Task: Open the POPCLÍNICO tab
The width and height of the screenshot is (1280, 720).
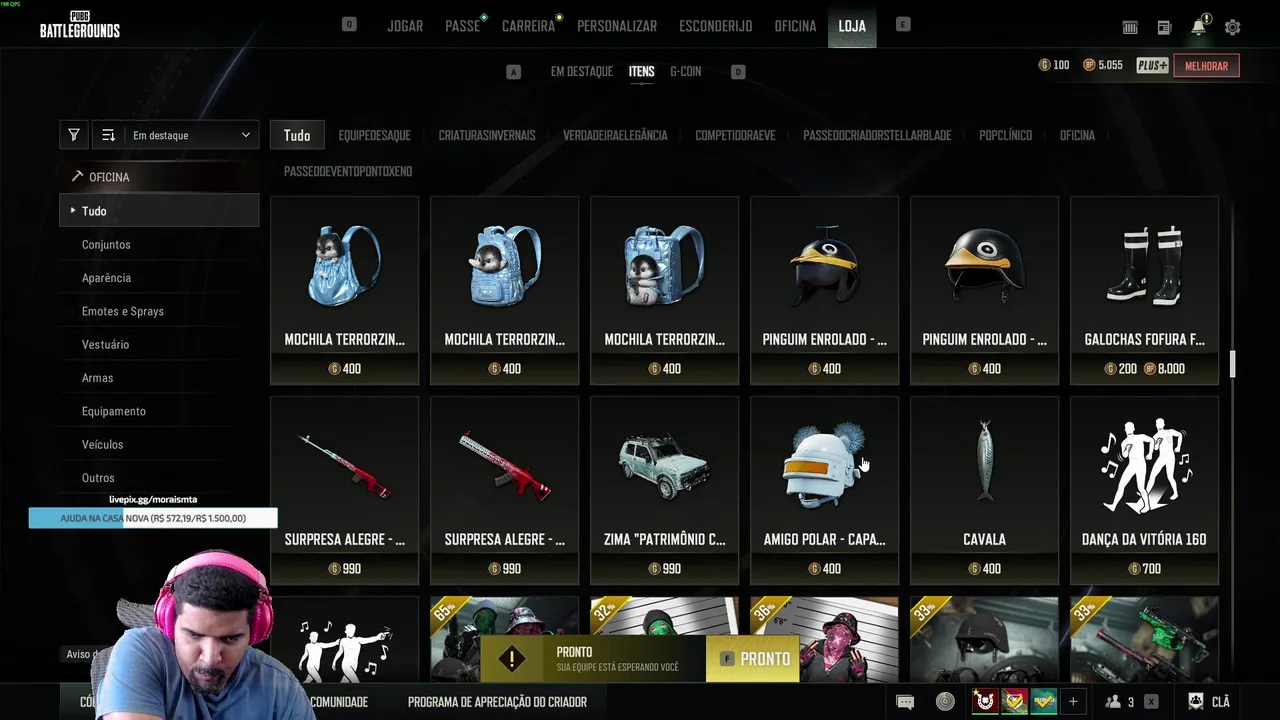Action: (x=1005, y=136)
